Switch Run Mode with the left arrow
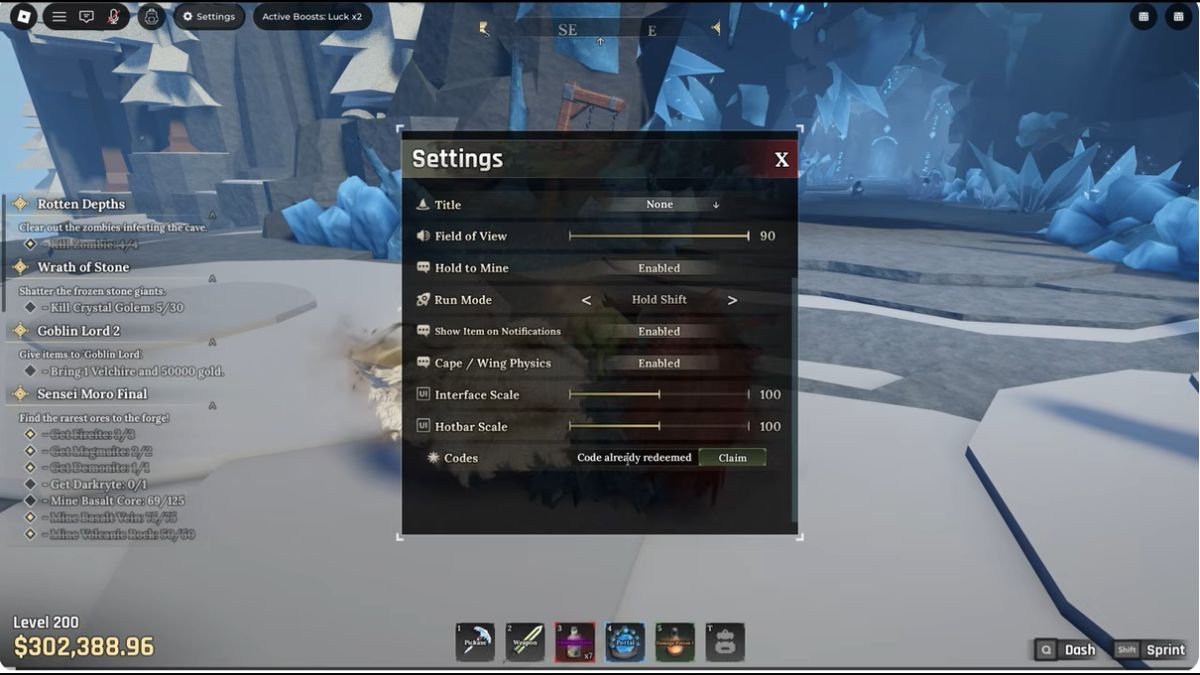Screen dimensions: 1200x675 (586, 300)
